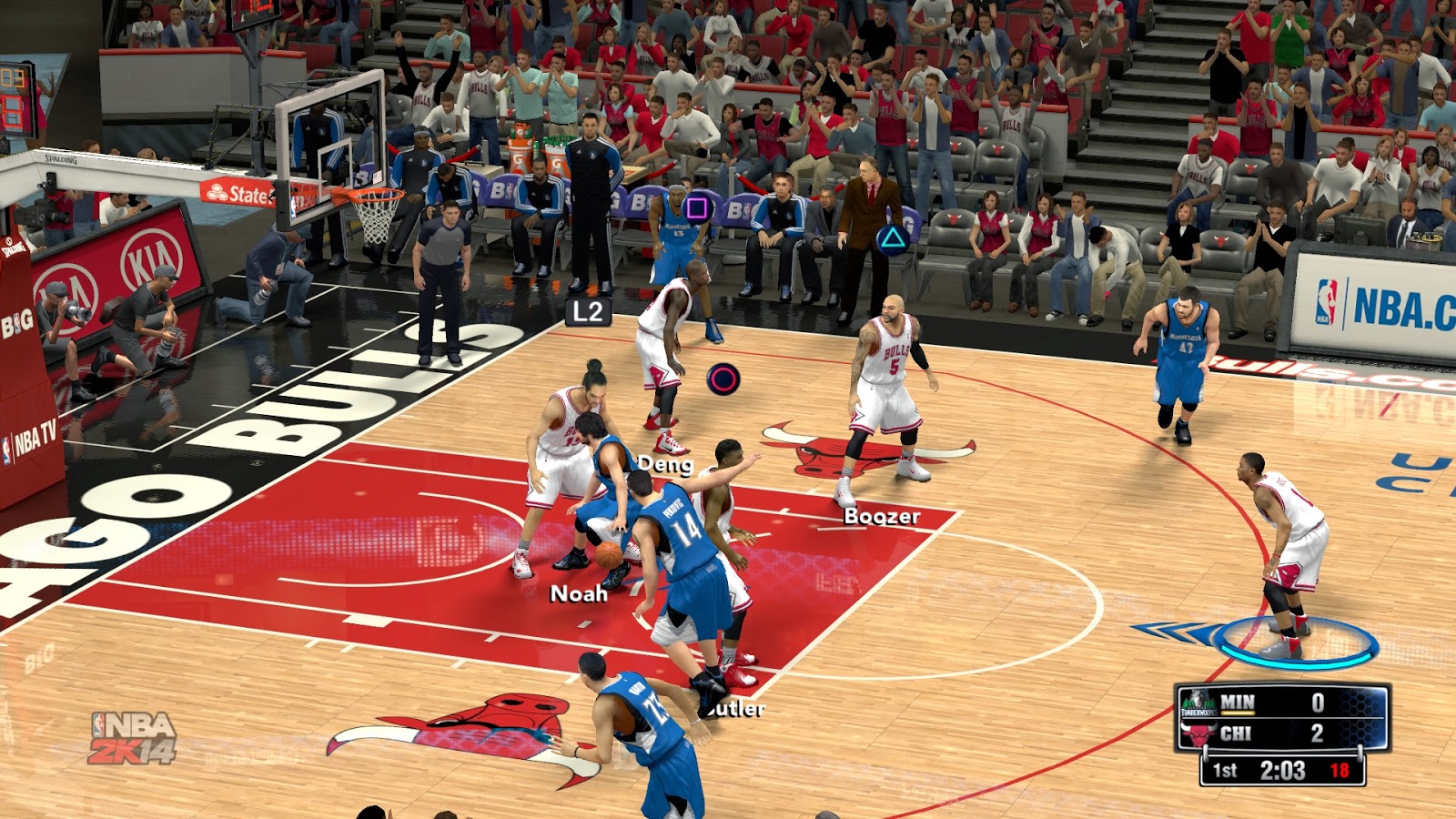Click the MIN team label
1456x819 pixels.
pyautogui.click(x=1239, y=699)
